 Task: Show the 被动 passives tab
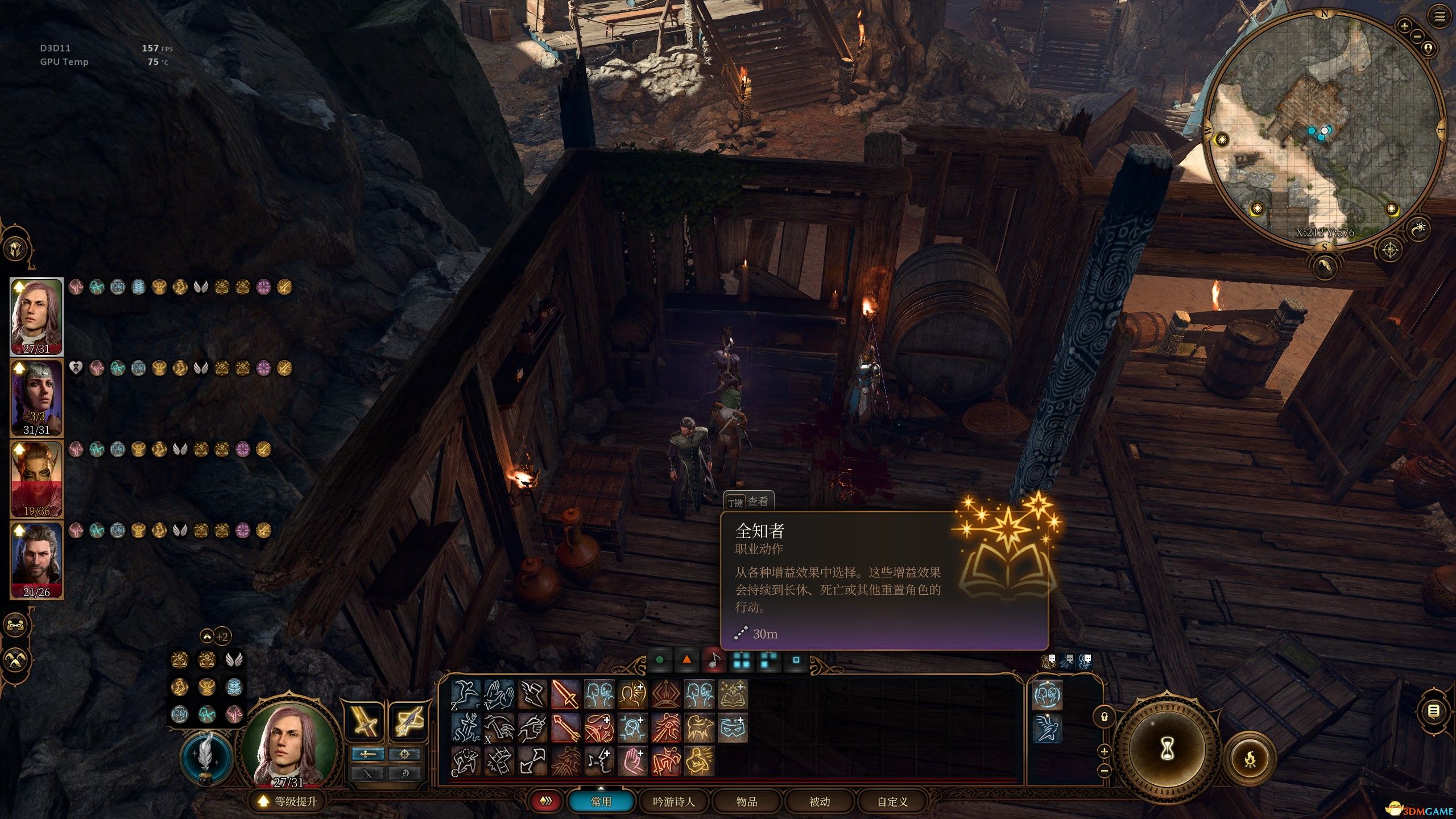pos(819,801)
